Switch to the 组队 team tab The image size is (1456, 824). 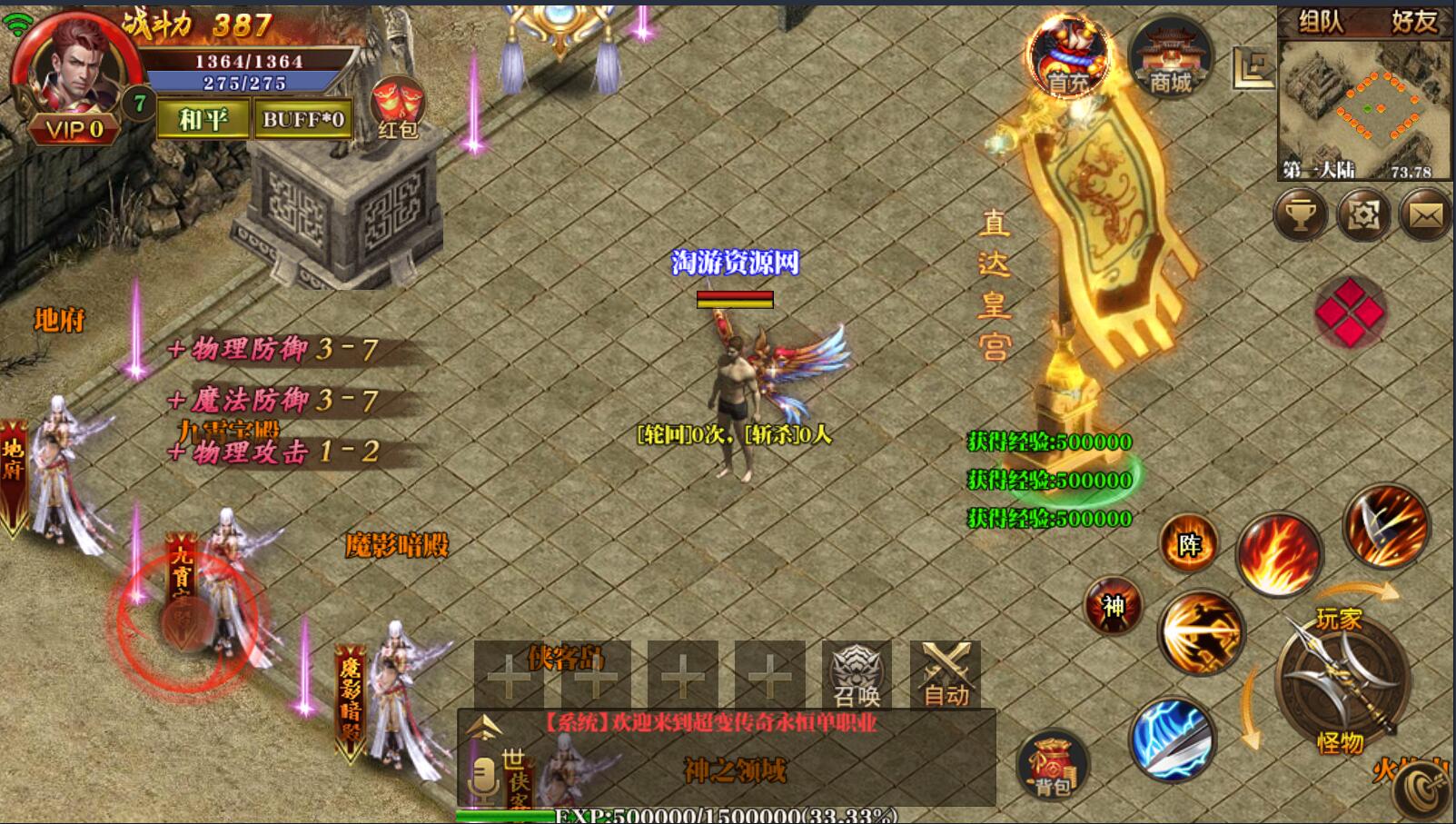(x=1320, y=21)
